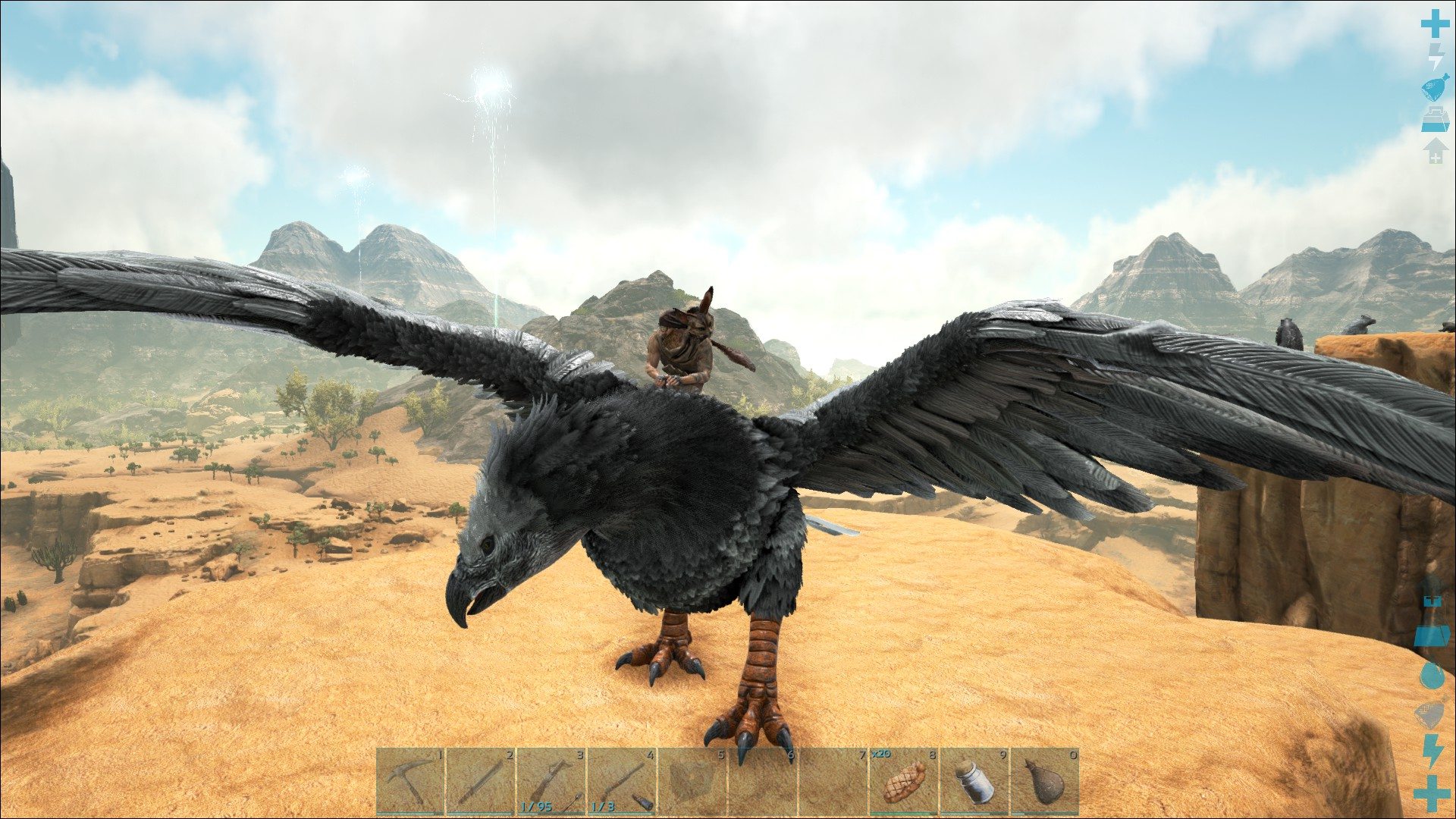Use the water jar in slot 9
This screenshot has height=819, width=1456.
tap(974, 782)
